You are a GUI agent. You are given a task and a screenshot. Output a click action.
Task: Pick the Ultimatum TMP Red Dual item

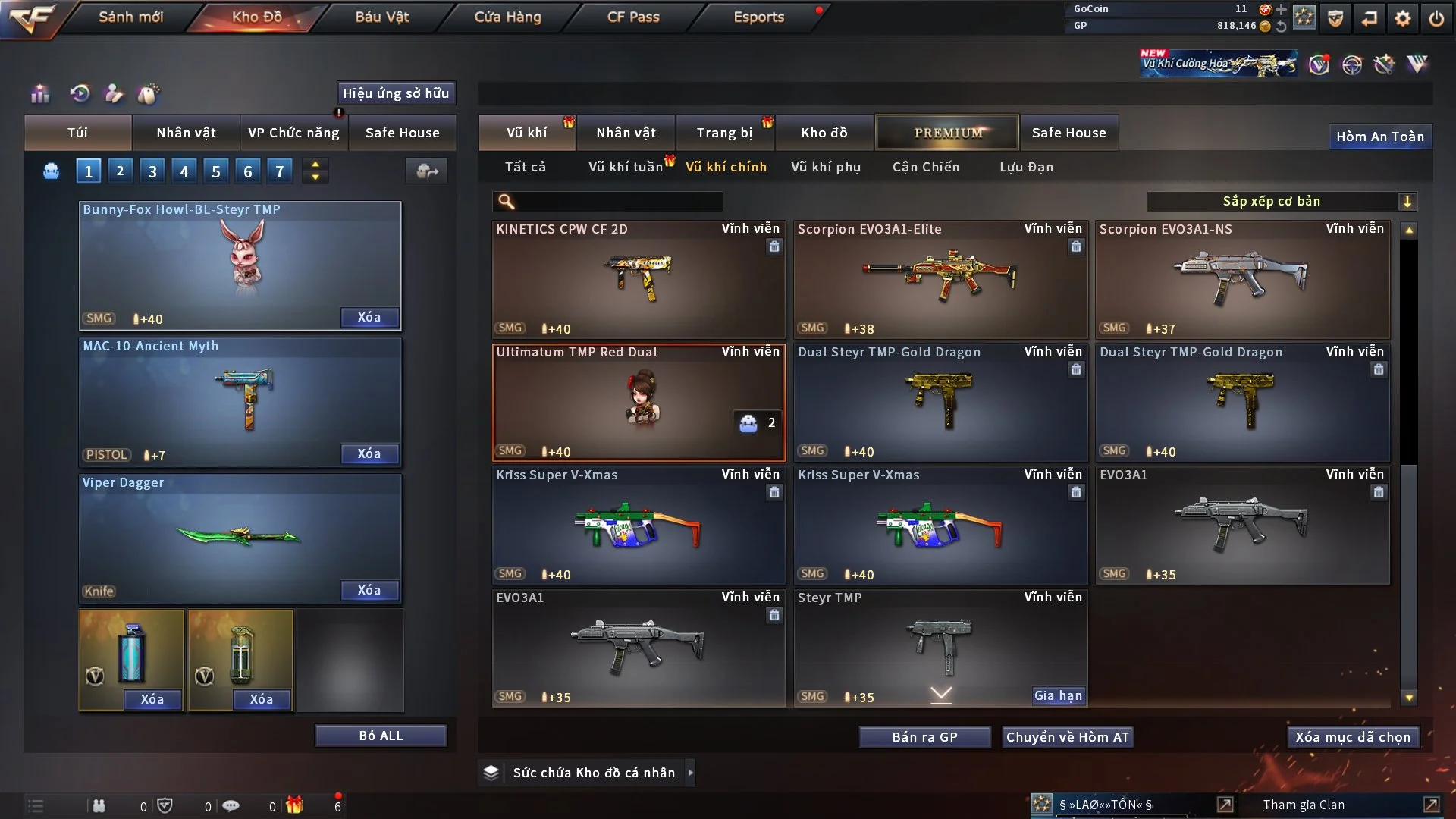[x=638, y=402]
